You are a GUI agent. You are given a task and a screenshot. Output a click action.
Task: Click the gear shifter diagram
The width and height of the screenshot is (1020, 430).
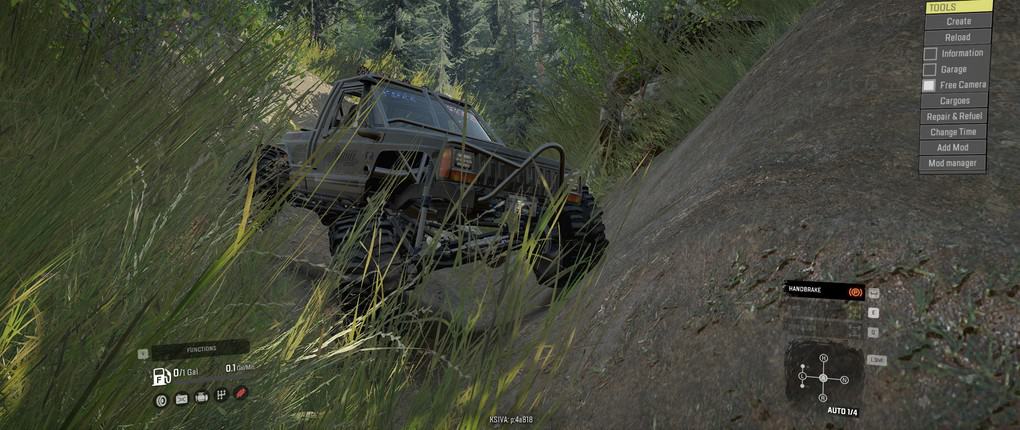point(822,377)
